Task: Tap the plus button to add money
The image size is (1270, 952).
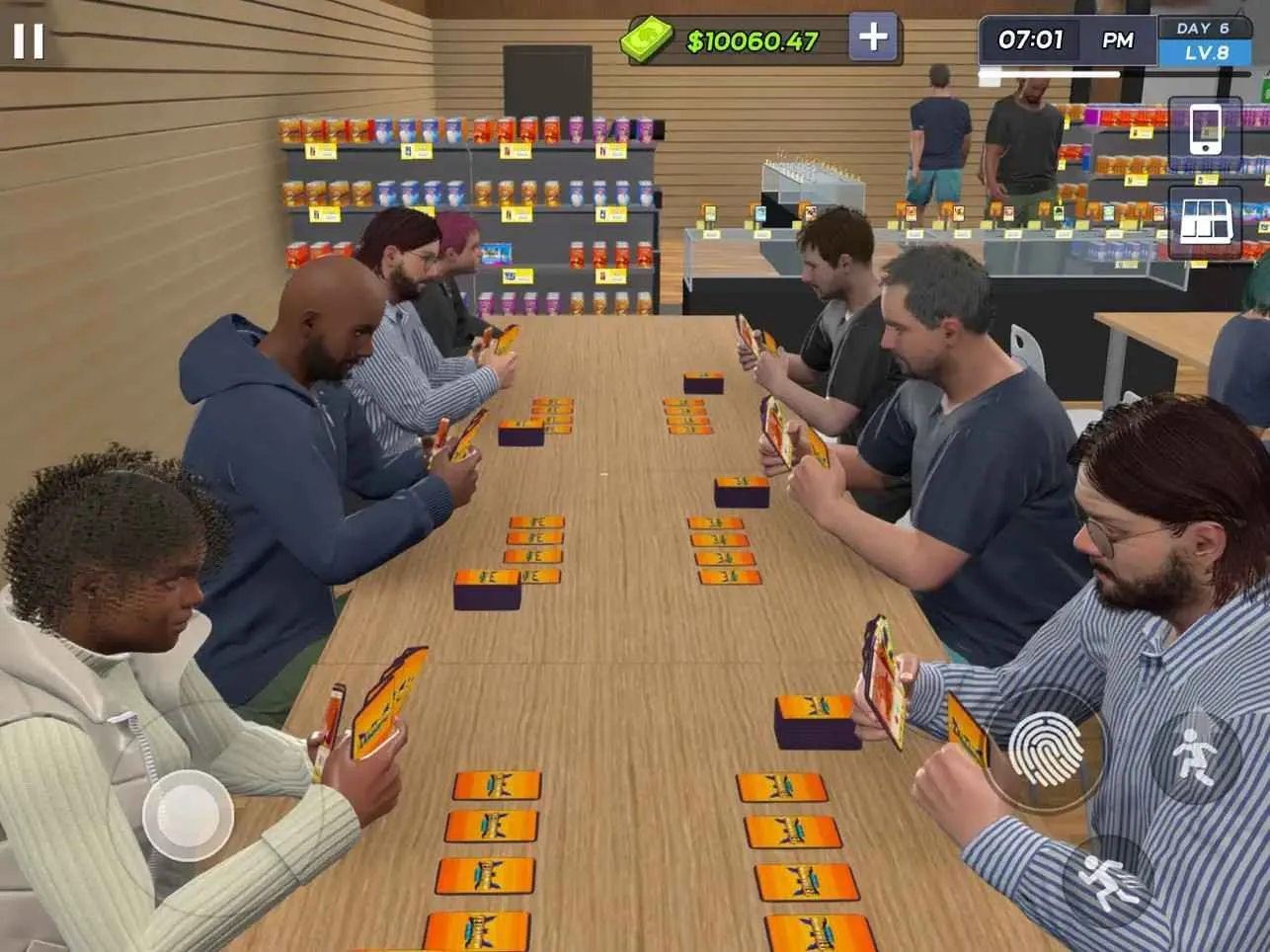Action: (873, 39)
